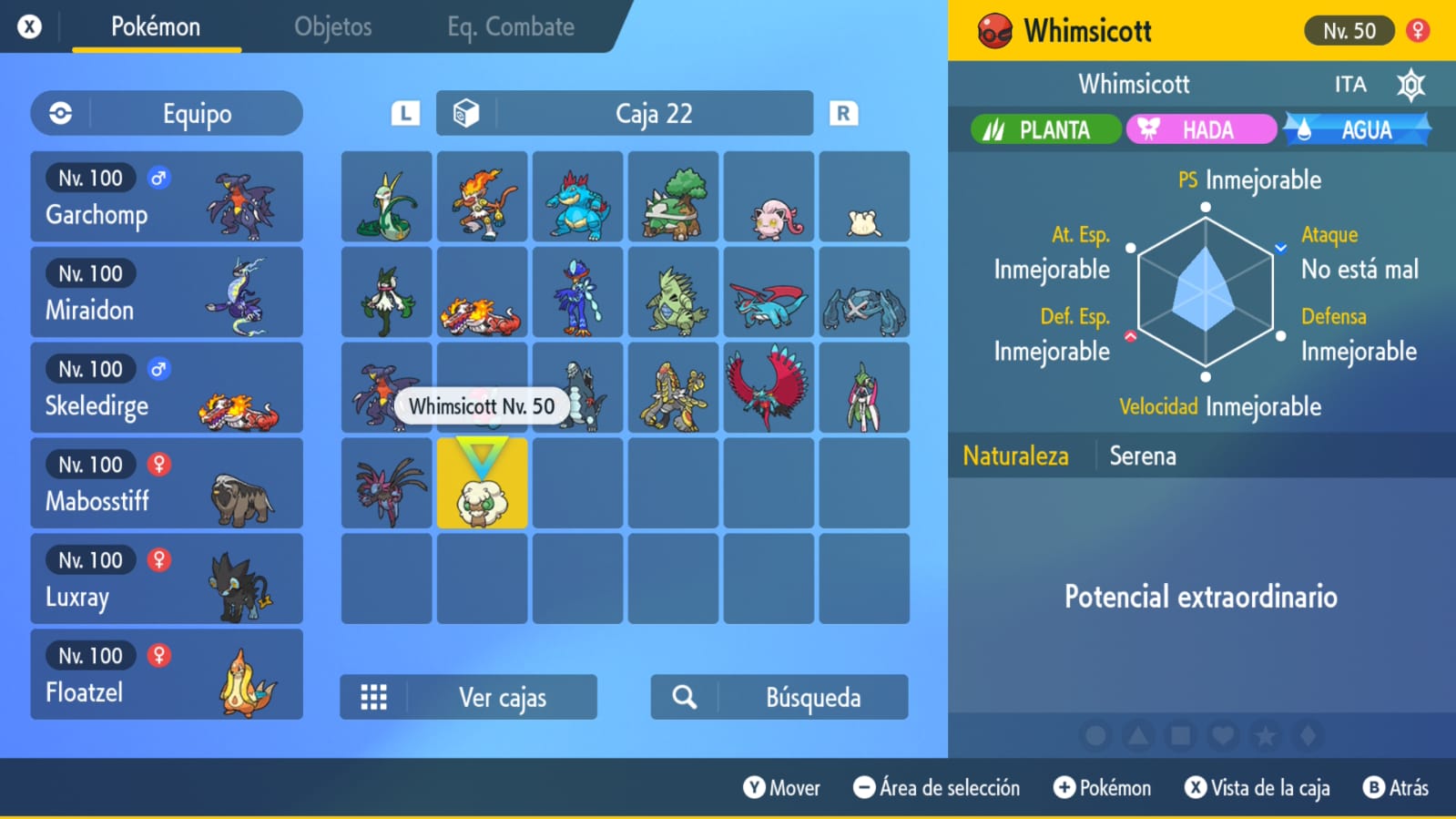Pick the Torterra box slot
The image size is (1456, 819).
click(673, 198)
